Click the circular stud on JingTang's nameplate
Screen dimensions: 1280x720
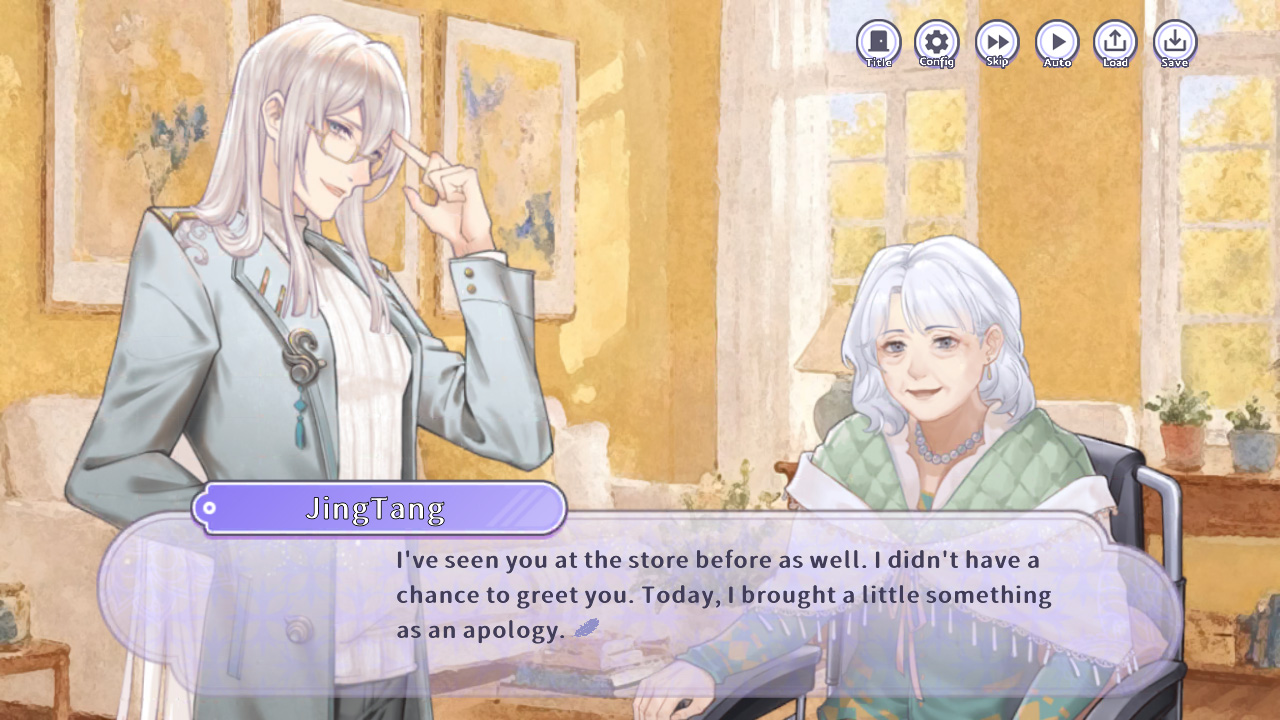[x=208, y=508]
